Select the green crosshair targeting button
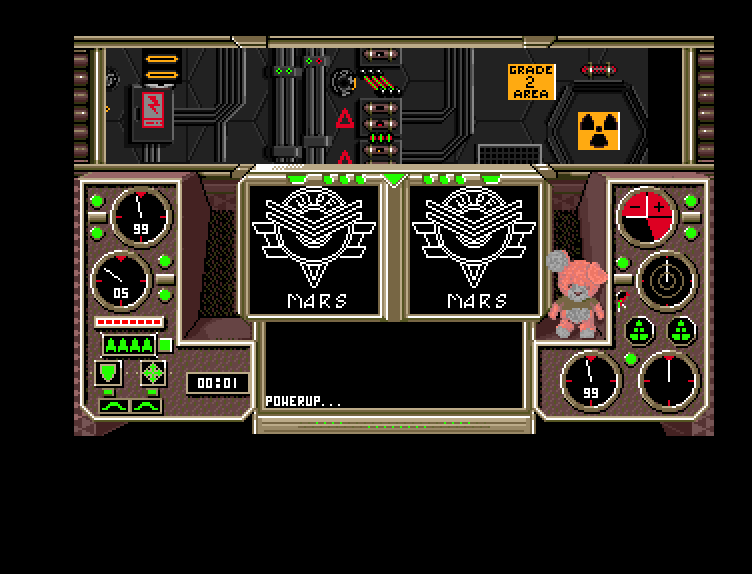 [152, 373]
